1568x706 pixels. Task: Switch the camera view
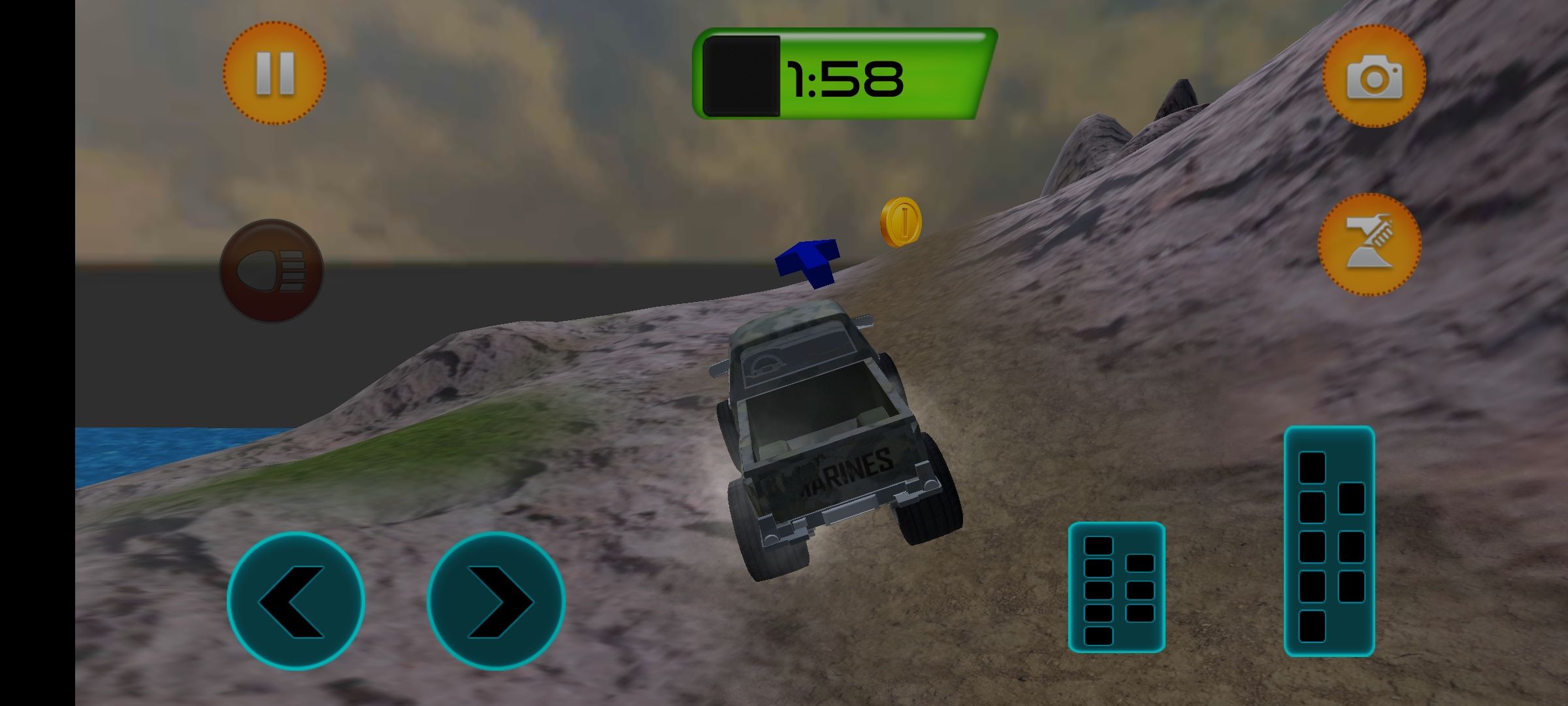(1374, 76)
